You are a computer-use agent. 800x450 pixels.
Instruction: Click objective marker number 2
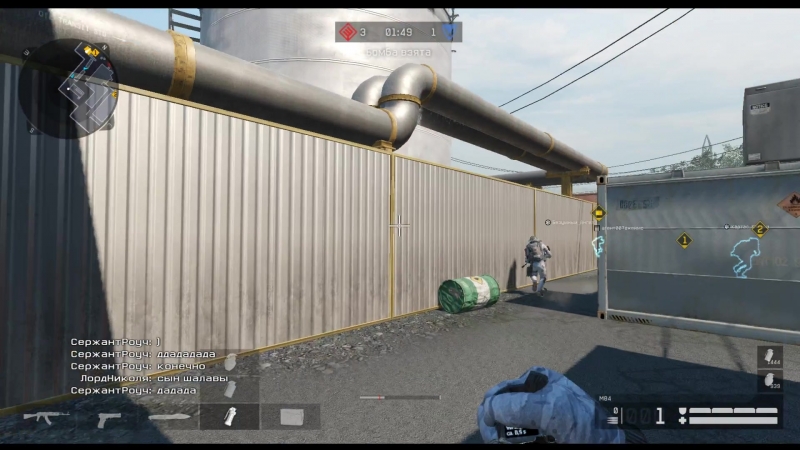click(760, 230)
